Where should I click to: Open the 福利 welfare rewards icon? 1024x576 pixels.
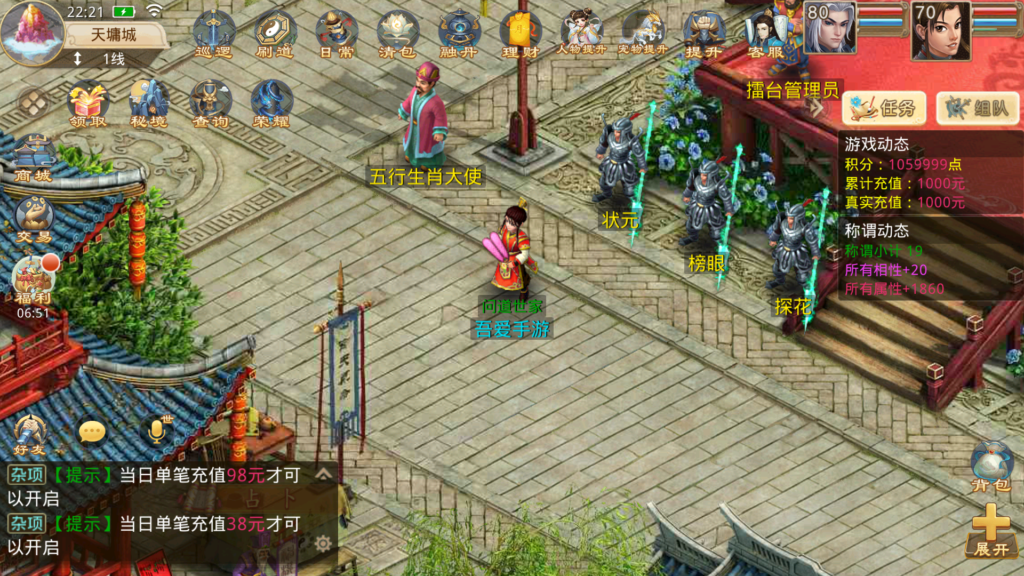[33, 280]
